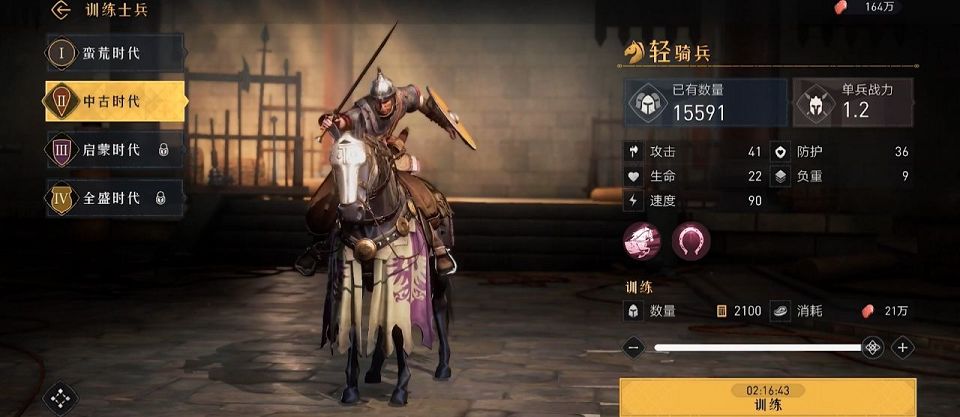Choose the locked 启蒙时代 era tab
960x417 pixels.
point(114,150)
